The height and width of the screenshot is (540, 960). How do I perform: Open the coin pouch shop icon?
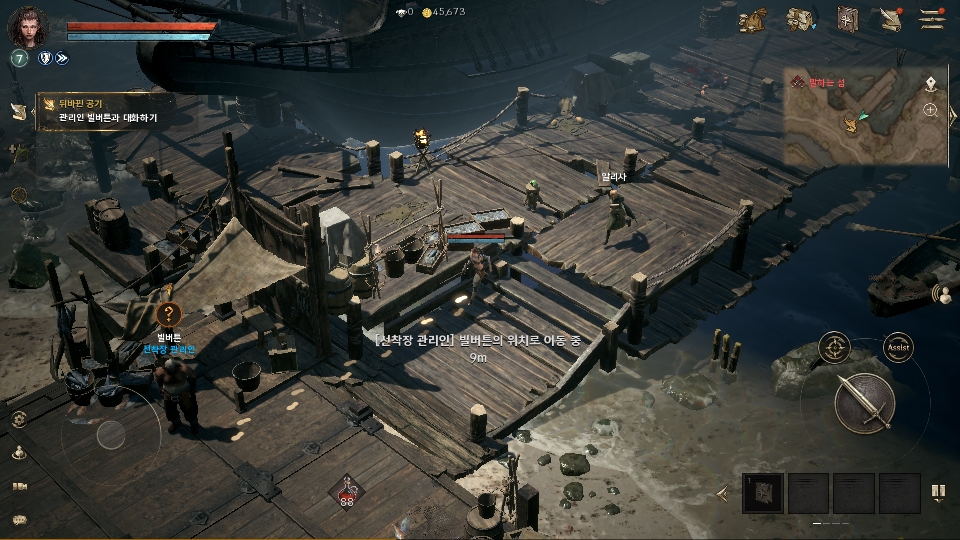751,19
